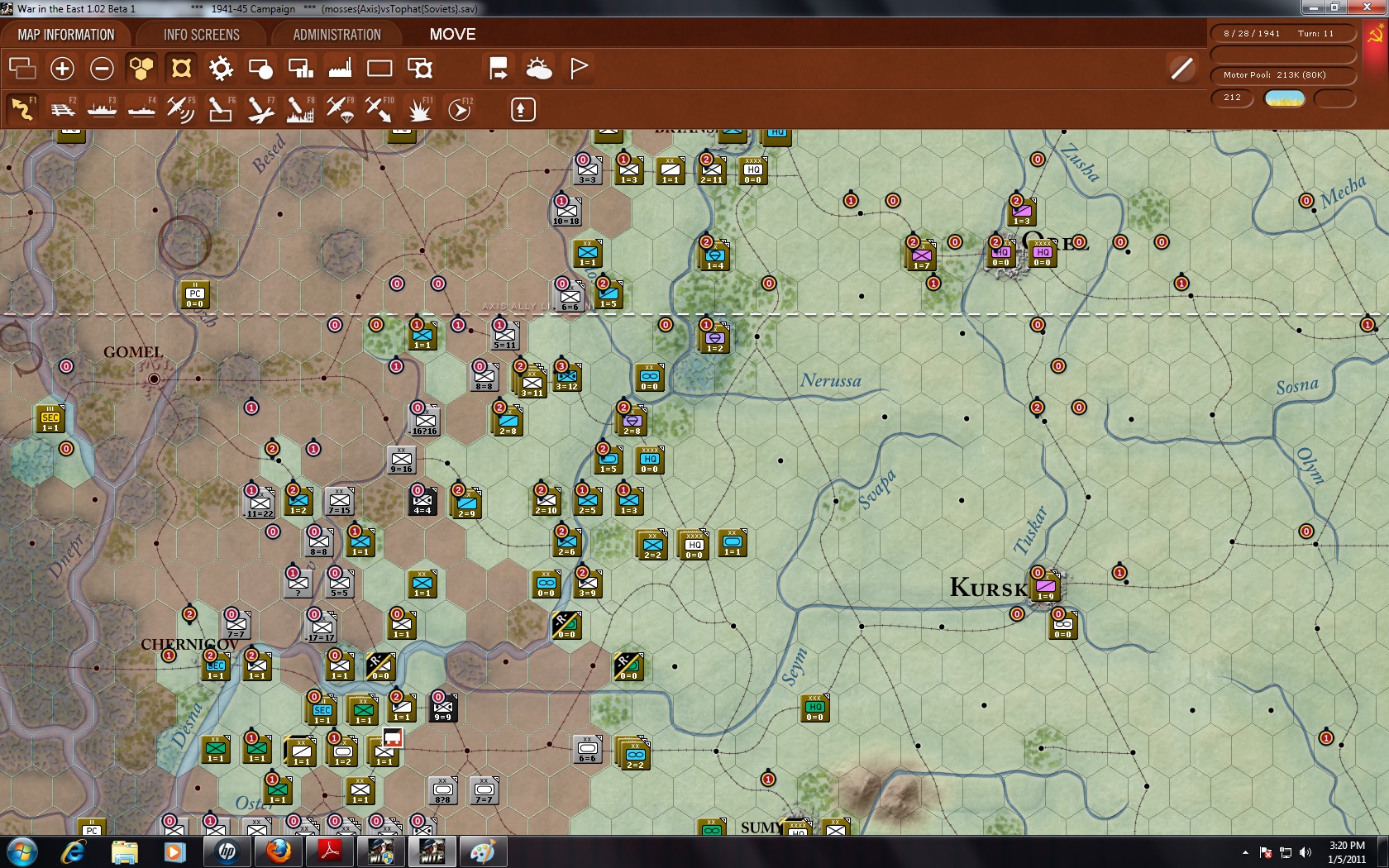Open the F3 naval transport mode
1389x868 pixels.
coord(102,108)
